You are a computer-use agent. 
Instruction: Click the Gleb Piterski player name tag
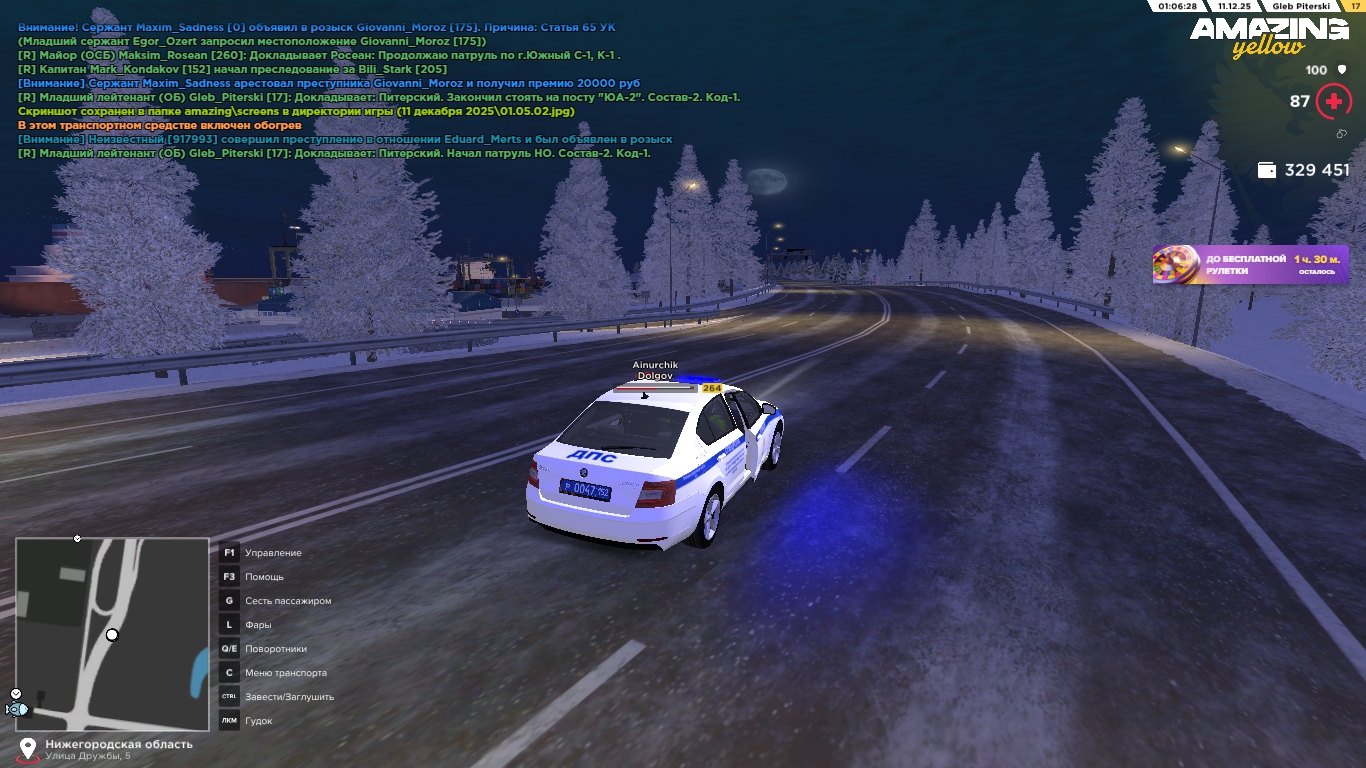[1300, 6]
